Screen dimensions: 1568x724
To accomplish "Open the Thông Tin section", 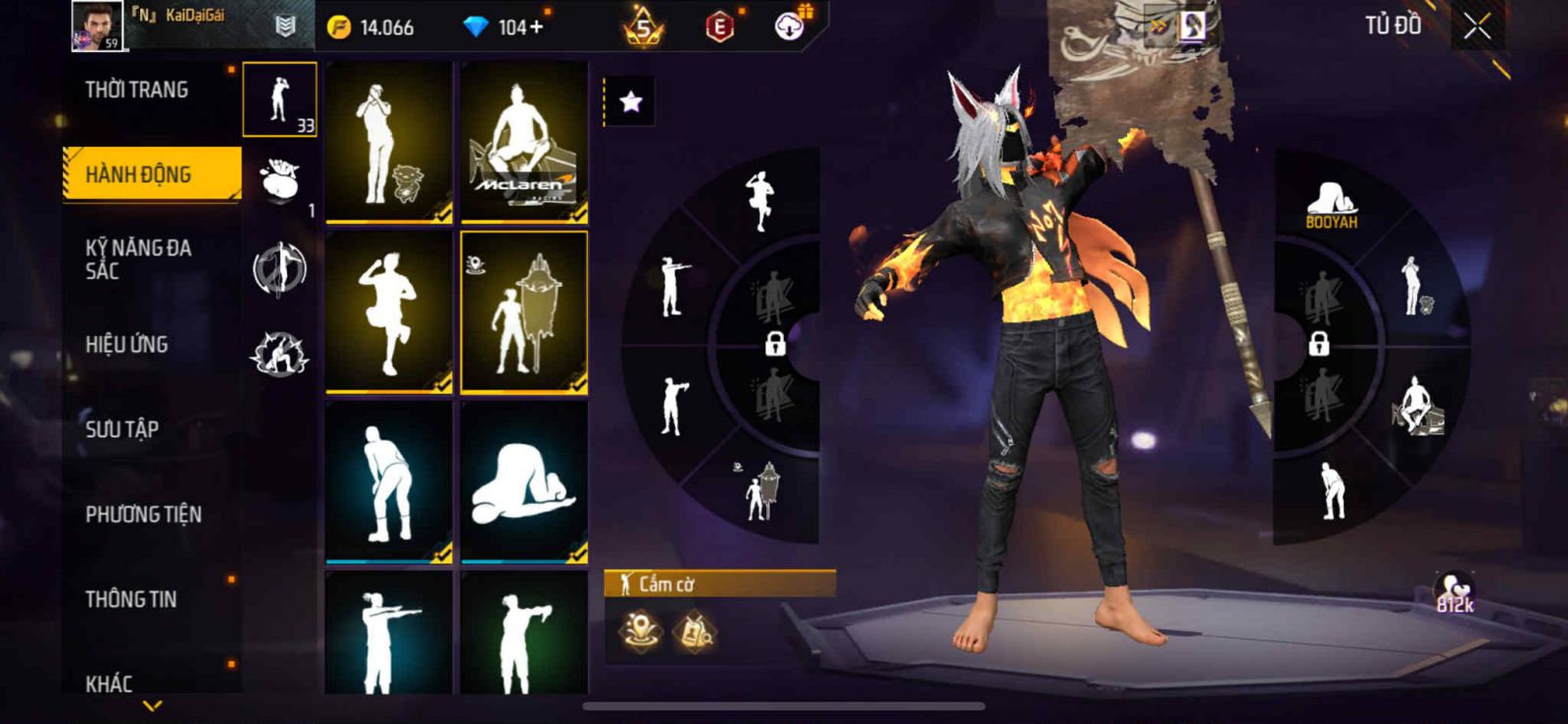I will click(x=131, y=600).
